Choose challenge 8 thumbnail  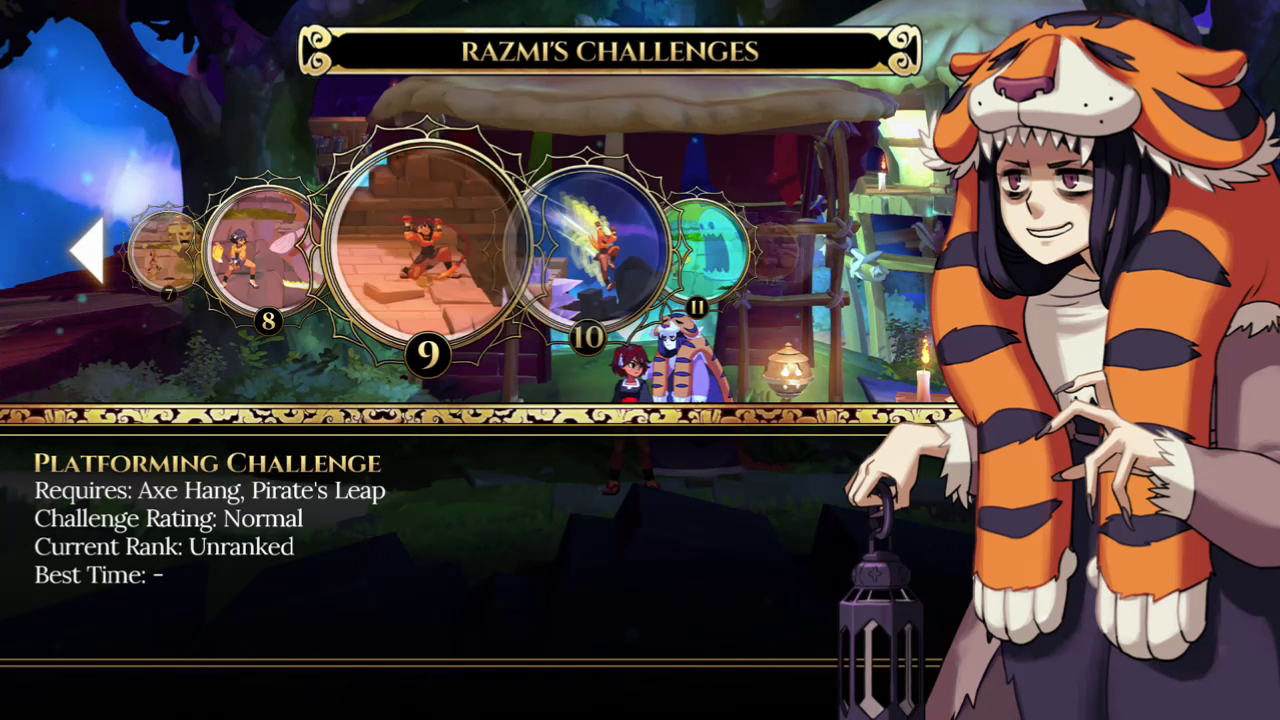pyautogui.click(x=259, y=250)
